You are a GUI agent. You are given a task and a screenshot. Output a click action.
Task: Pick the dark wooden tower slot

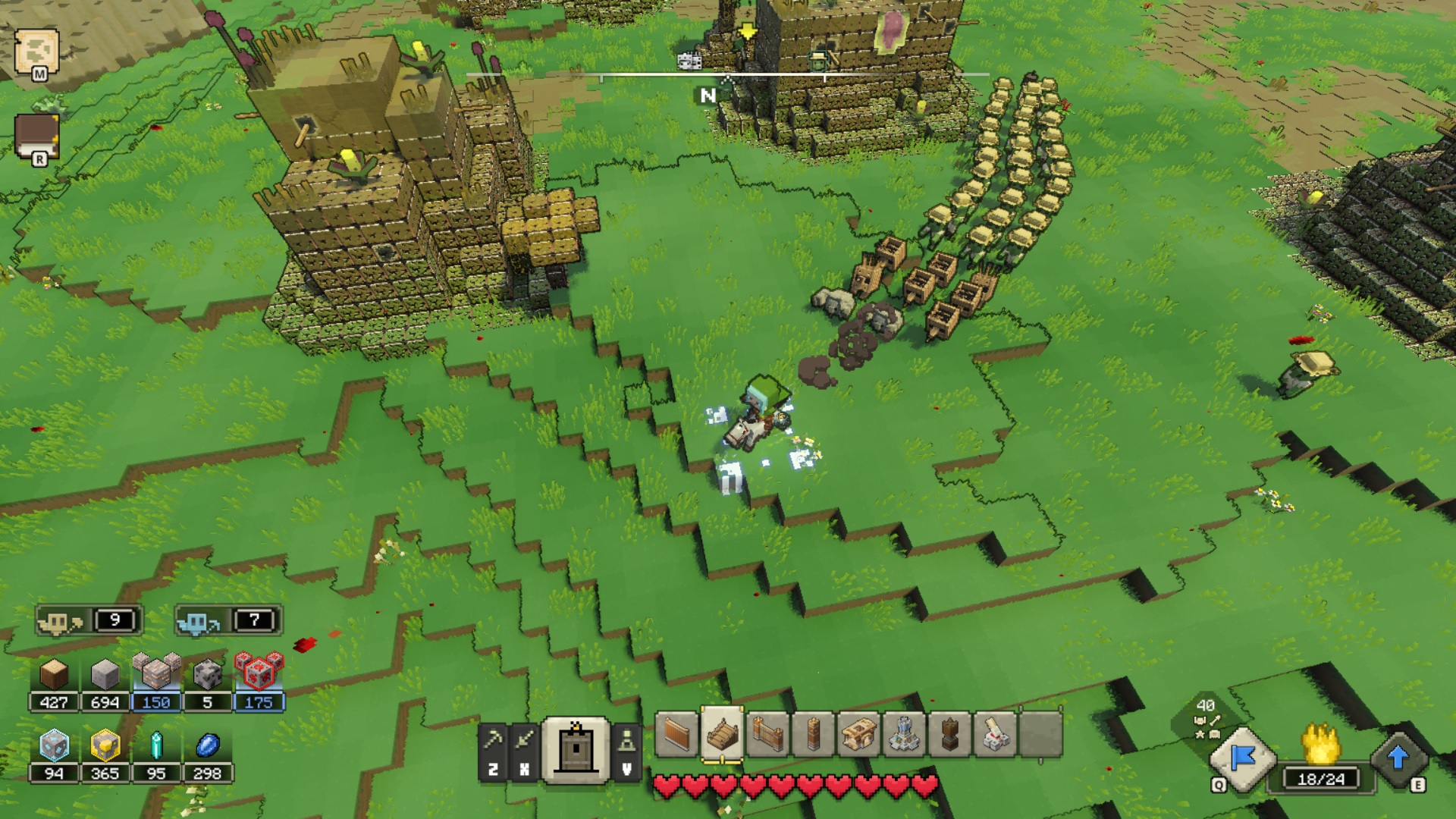coord(949,734)
